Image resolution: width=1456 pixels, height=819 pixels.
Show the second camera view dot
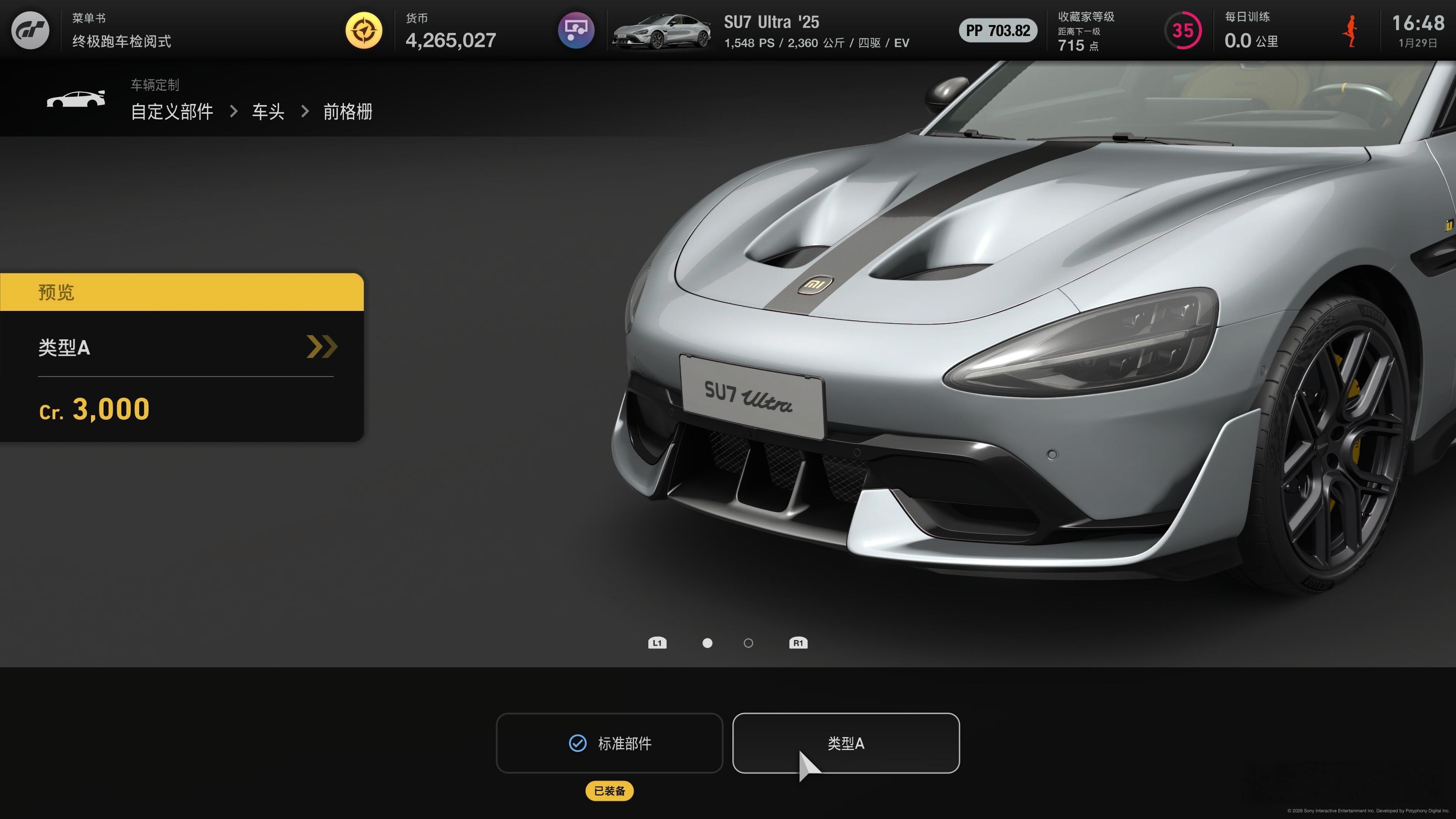point(748,643)
